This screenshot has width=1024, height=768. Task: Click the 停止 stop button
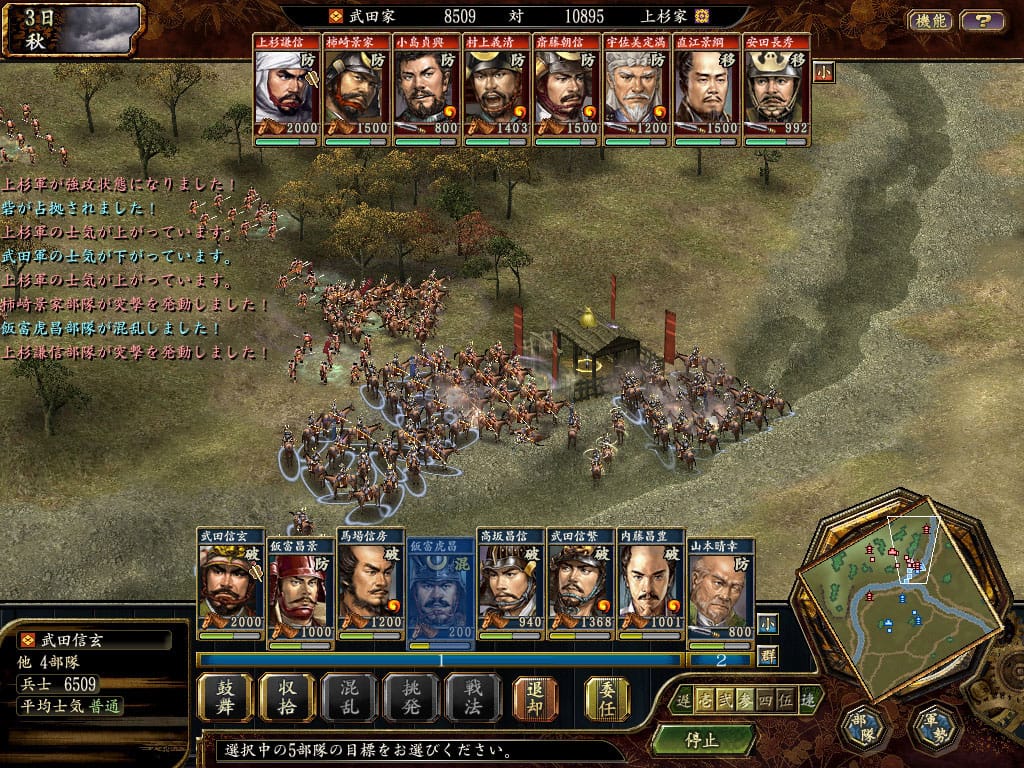point(702,740)
